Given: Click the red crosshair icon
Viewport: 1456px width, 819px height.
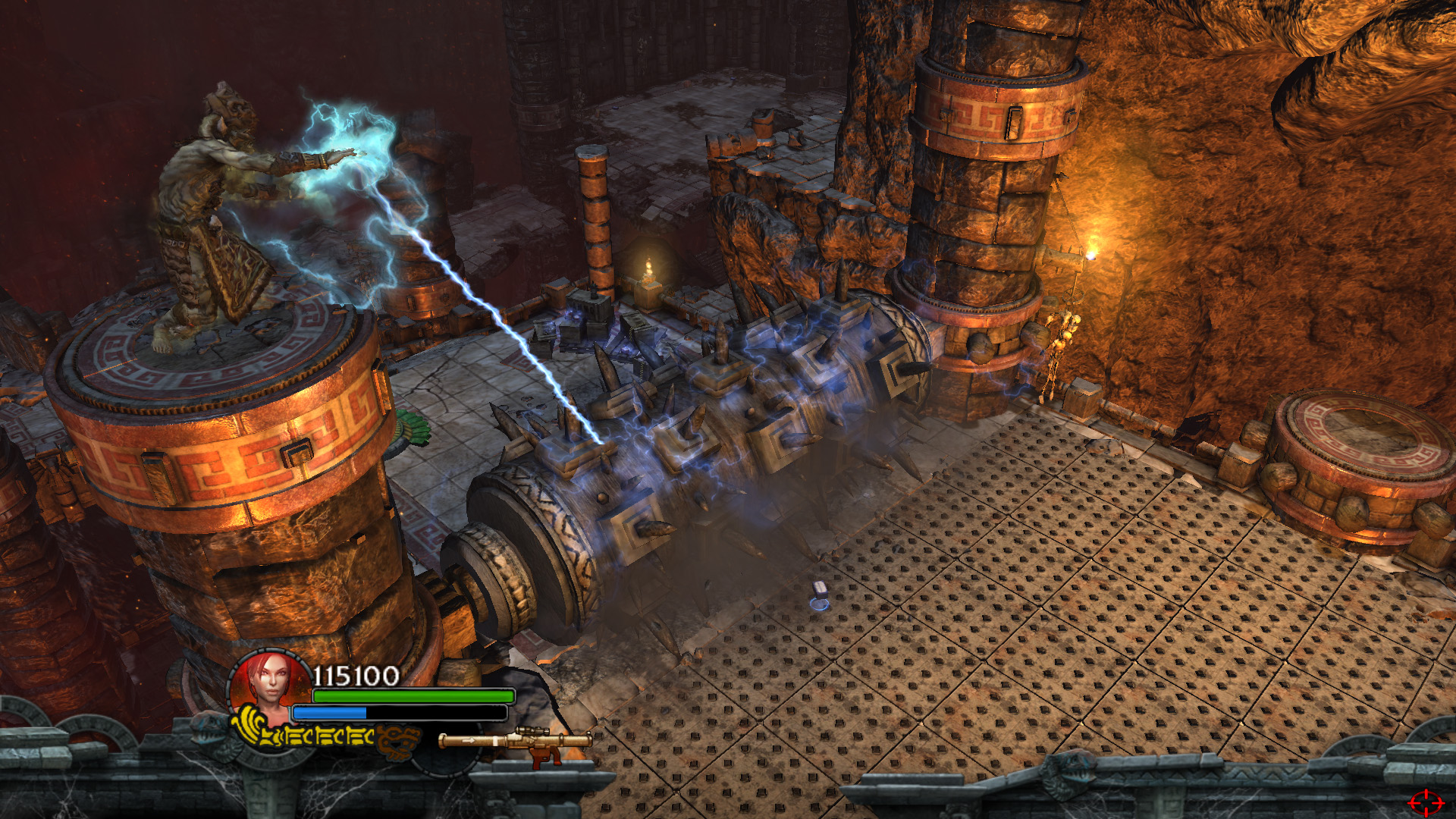Looking at the screenshot, I should click(x=1426, y=801).
